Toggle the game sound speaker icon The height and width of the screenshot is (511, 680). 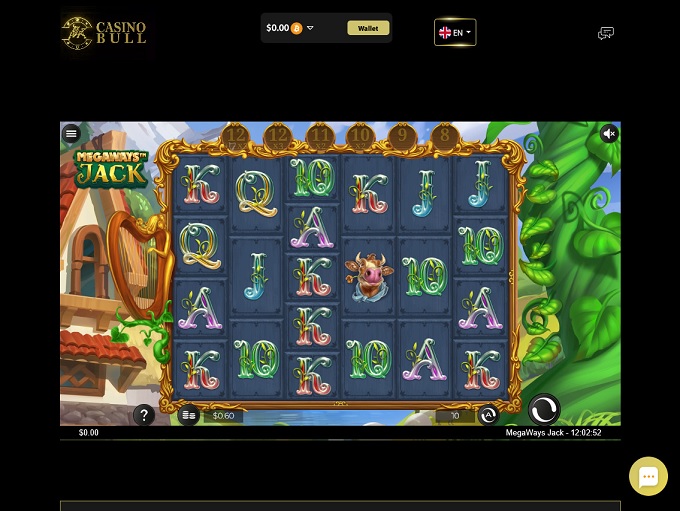(609, 133)
